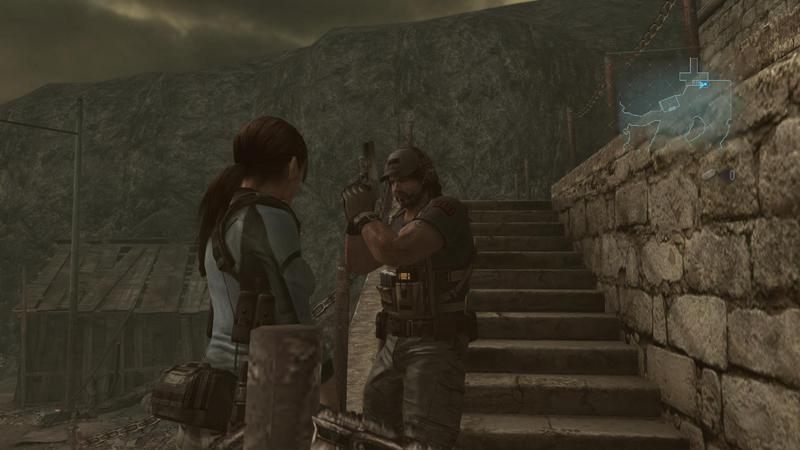Click the blue player marker on minimap
Image resolution: width=800 pixels, height=450 pixels.
tap(704, 85)
